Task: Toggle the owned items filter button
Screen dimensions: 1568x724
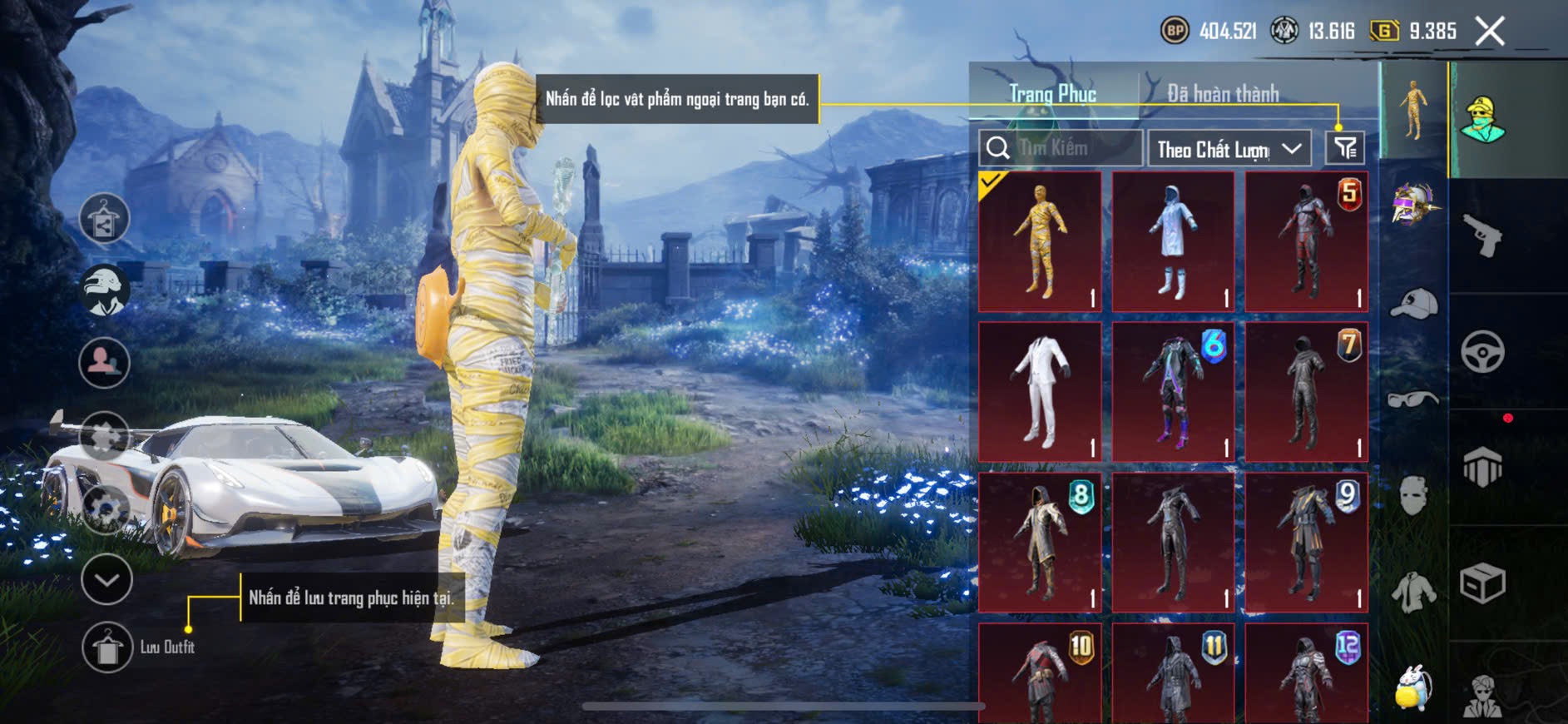Action: tap(1344, 148)
